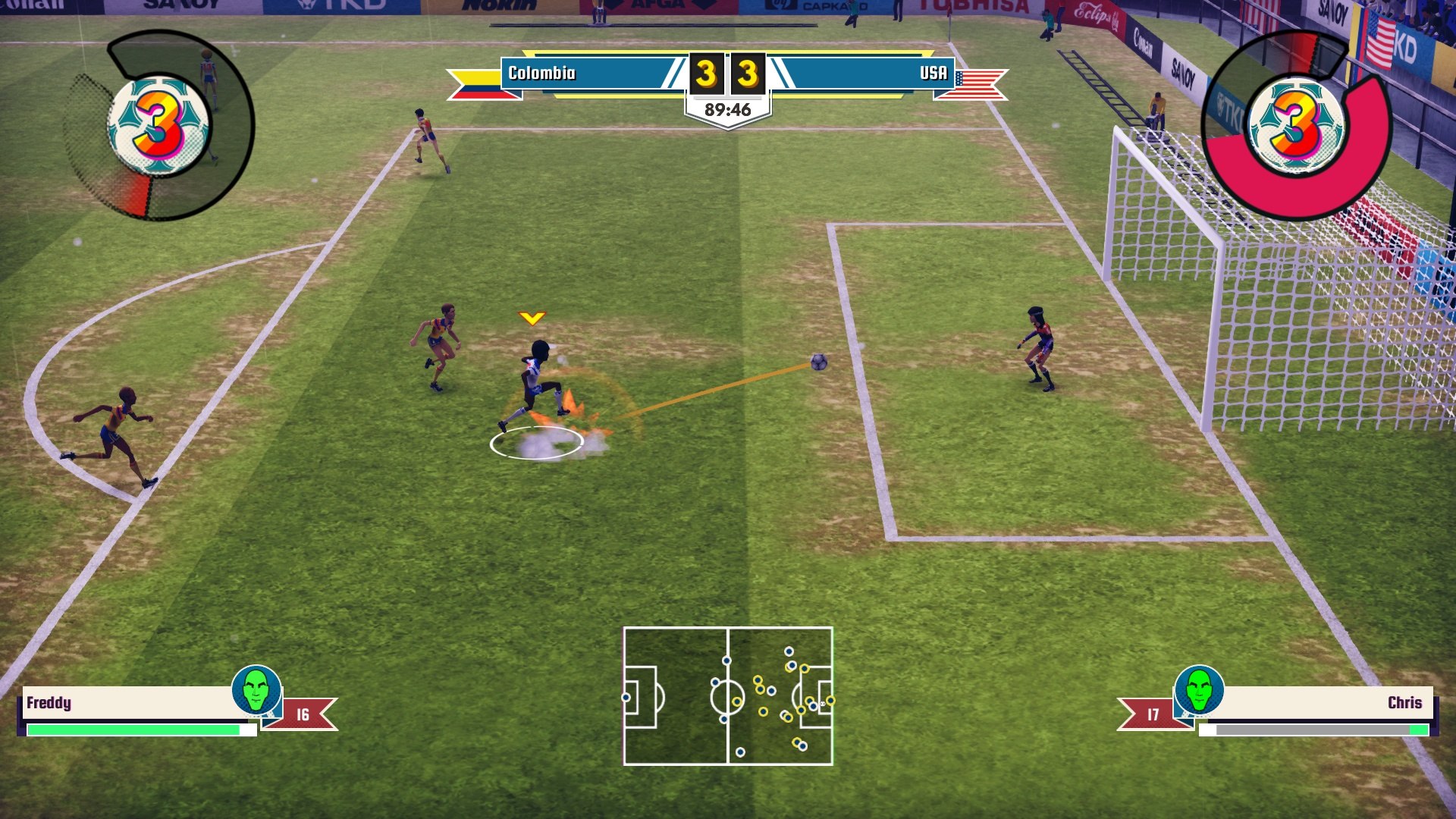Click the player name label Freddy
The image size is (1456, 819).
[x=47, y=704]
